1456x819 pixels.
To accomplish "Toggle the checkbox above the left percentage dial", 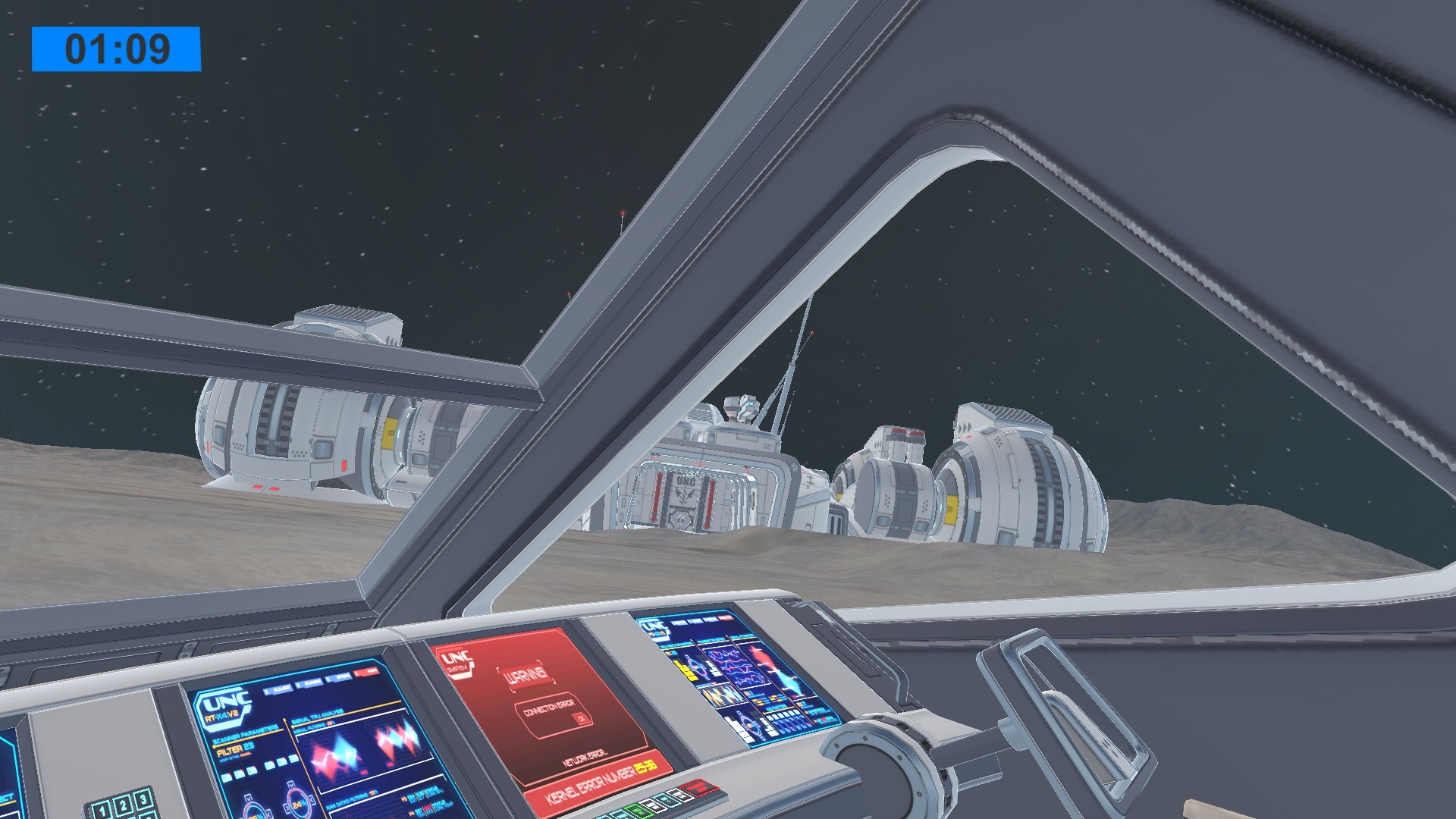I will [248, 798].
